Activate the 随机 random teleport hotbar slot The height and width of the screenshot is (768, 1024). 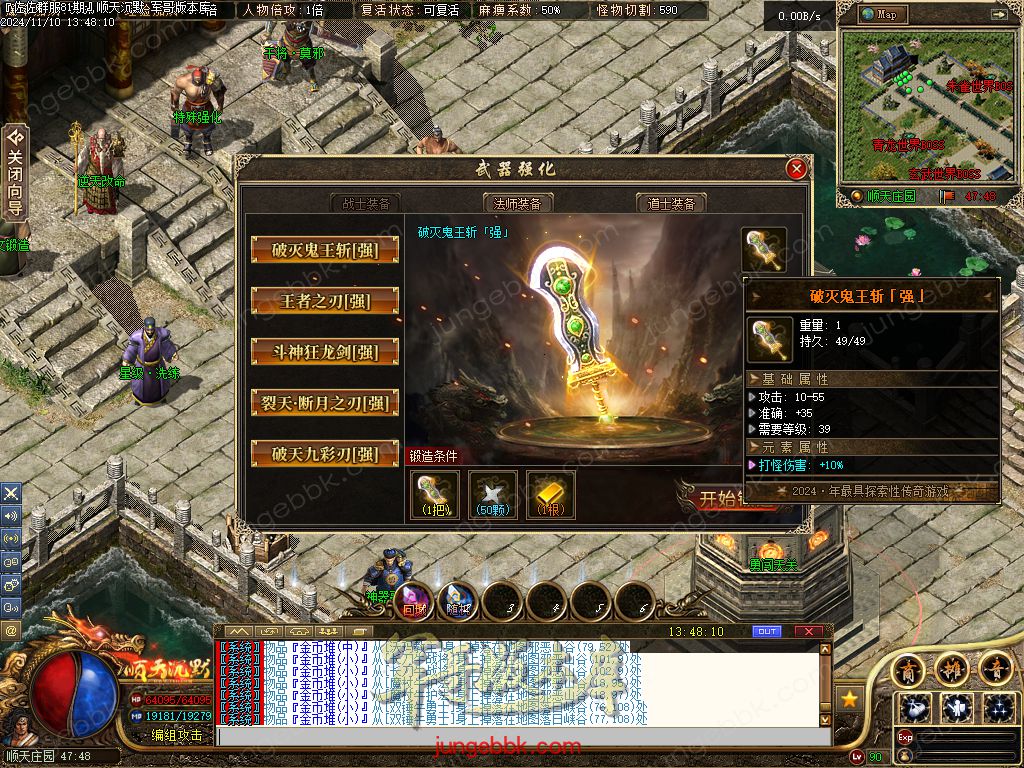(459, 601)
